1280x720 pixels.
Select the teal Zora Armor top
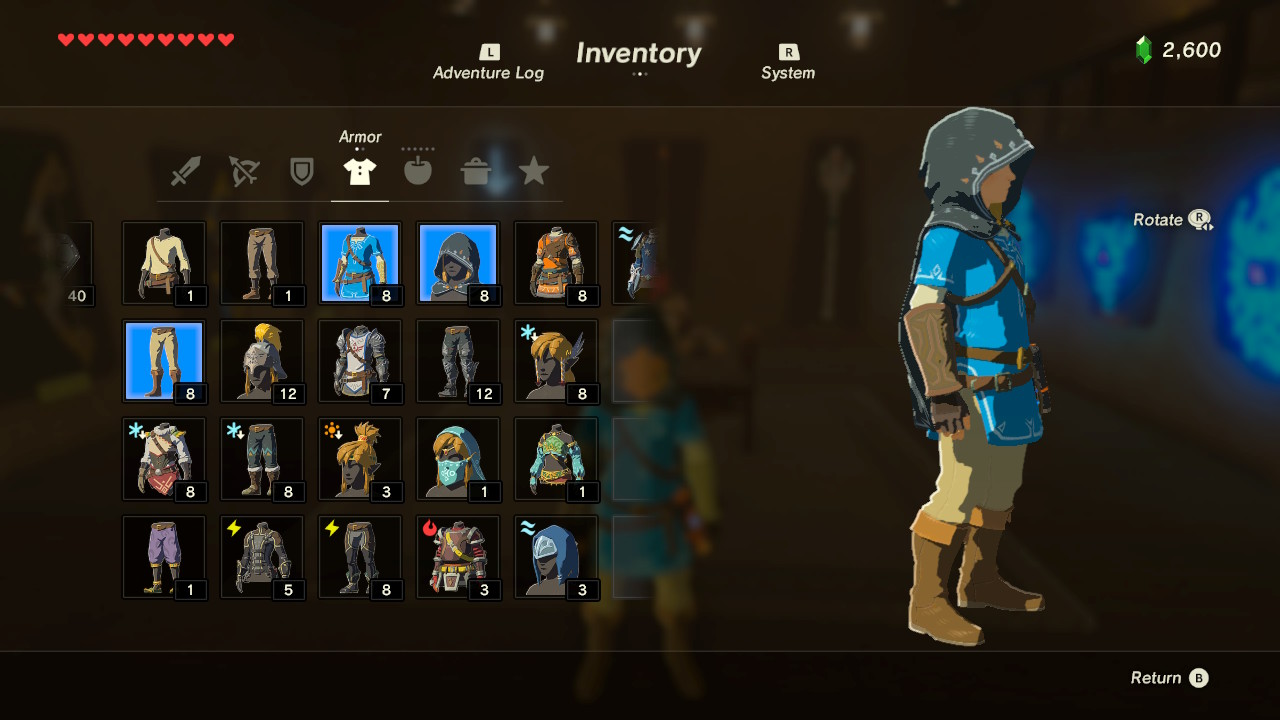coord(556,459)
